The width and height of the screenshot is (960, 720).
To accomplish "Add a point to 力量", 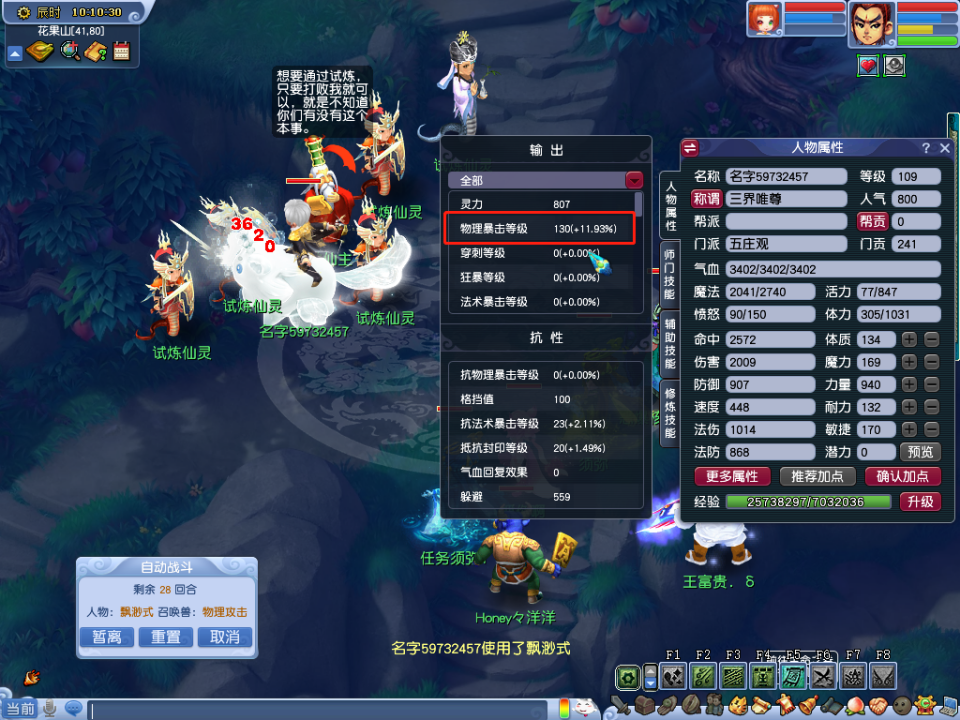I will 909,384.
